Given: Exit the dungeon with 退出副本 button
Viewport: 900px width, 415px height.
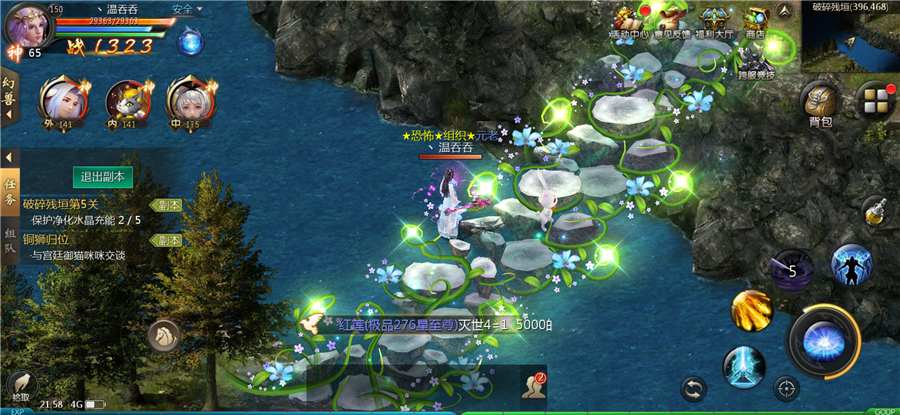Looking at the screenshot, I should tap(104, 177).
